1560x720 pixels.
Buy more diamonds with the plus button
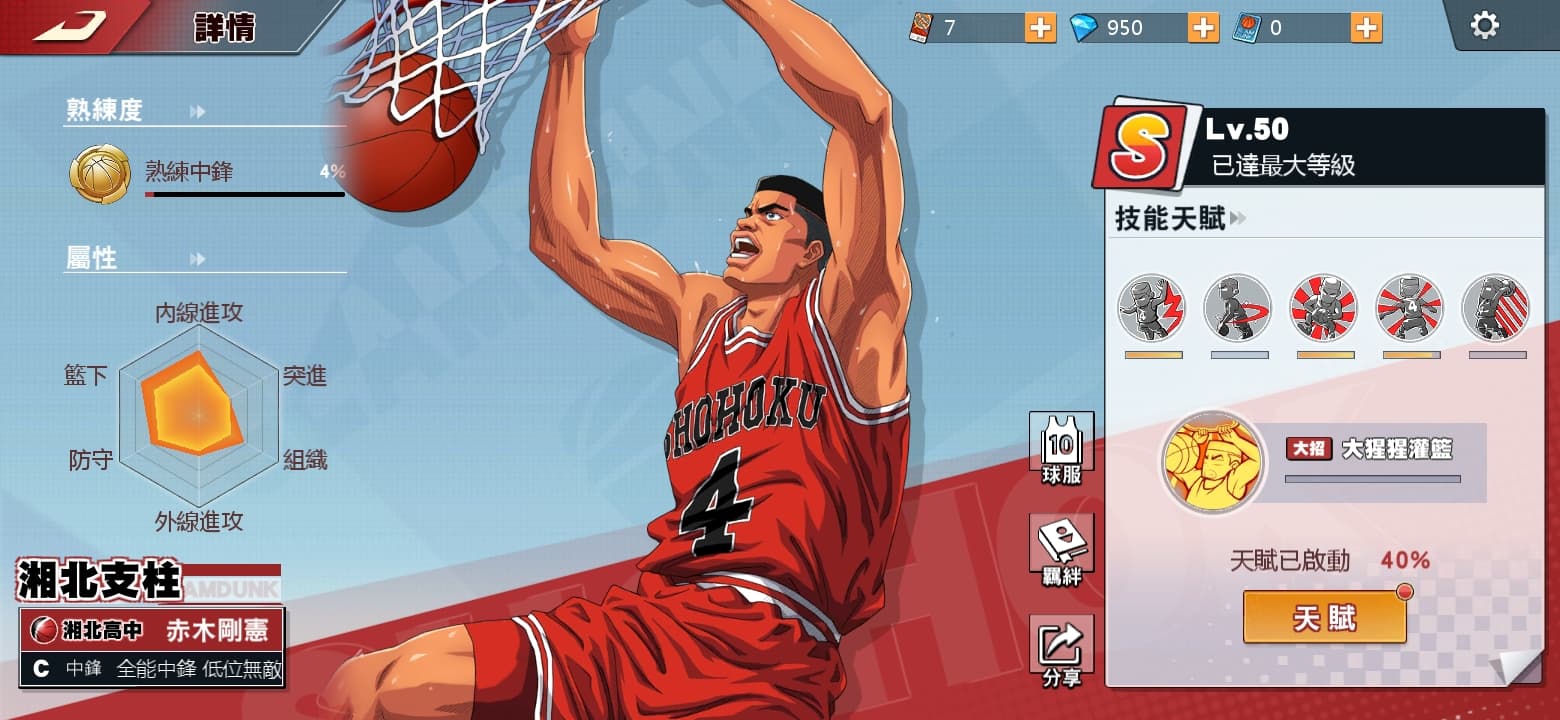[1203, 28]
